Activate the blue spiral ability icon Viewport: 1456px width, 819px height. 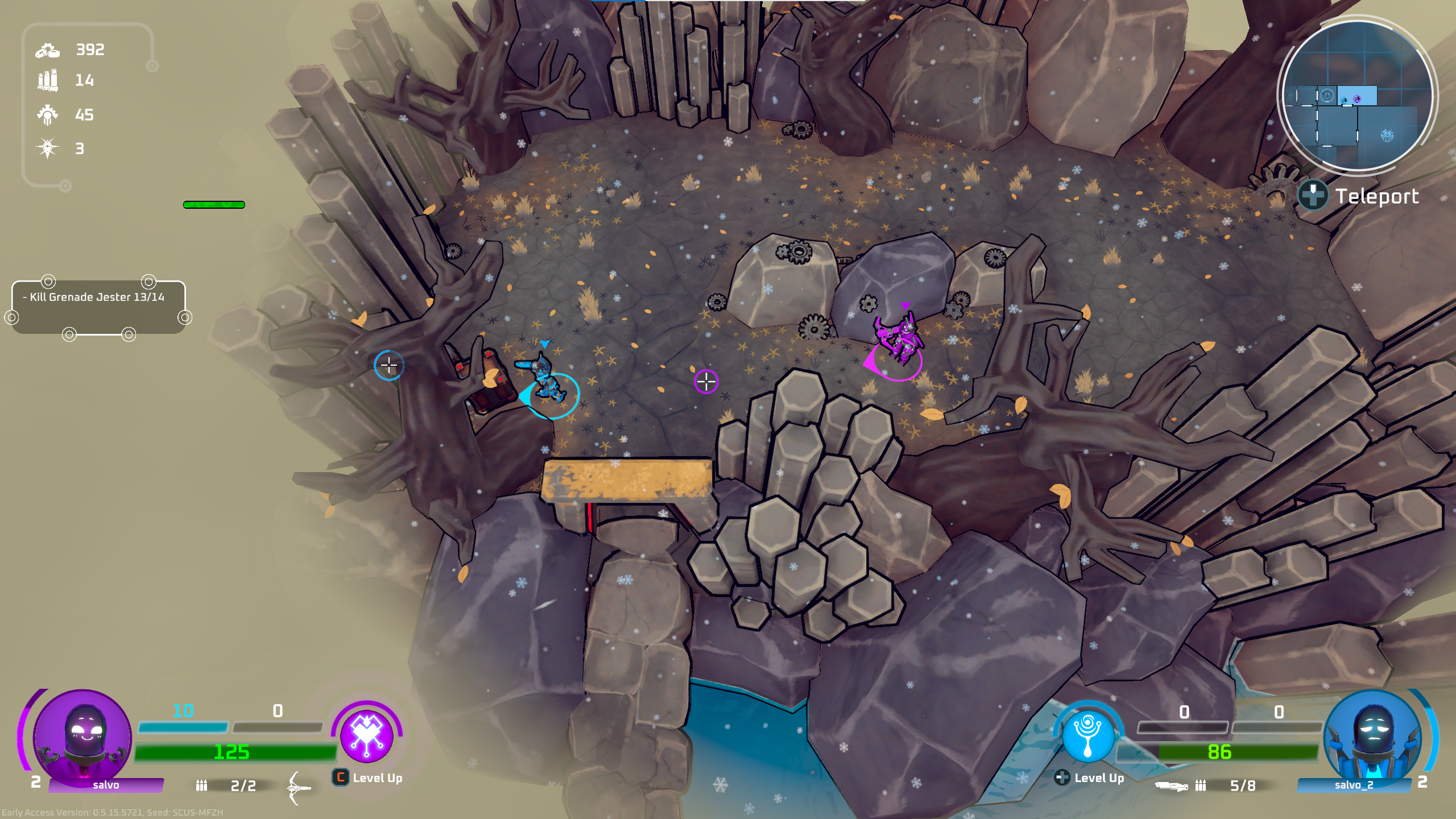[1088, 735]
